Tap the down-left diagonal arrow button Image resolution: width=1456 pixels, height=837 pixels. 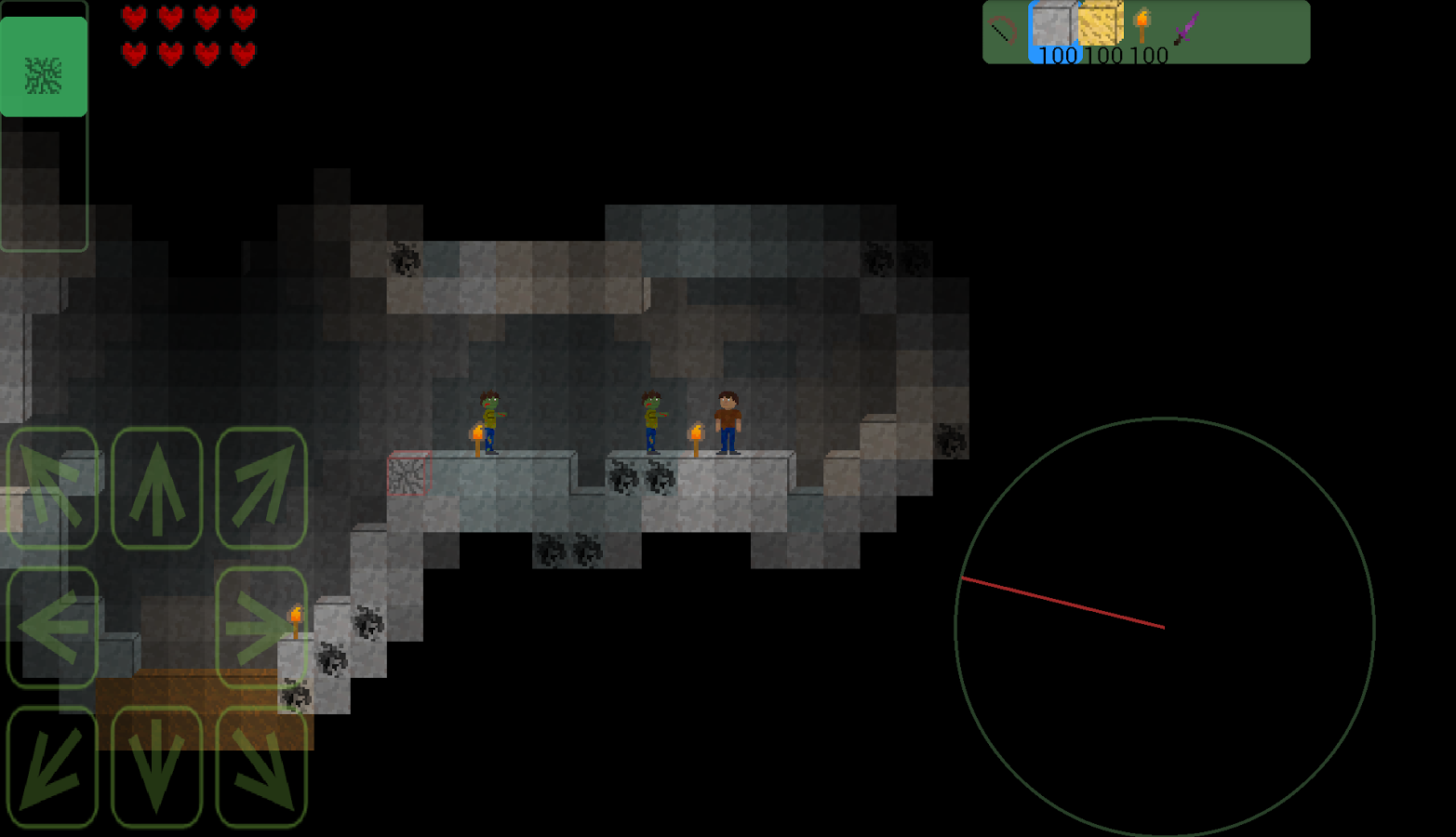[53, 767]
